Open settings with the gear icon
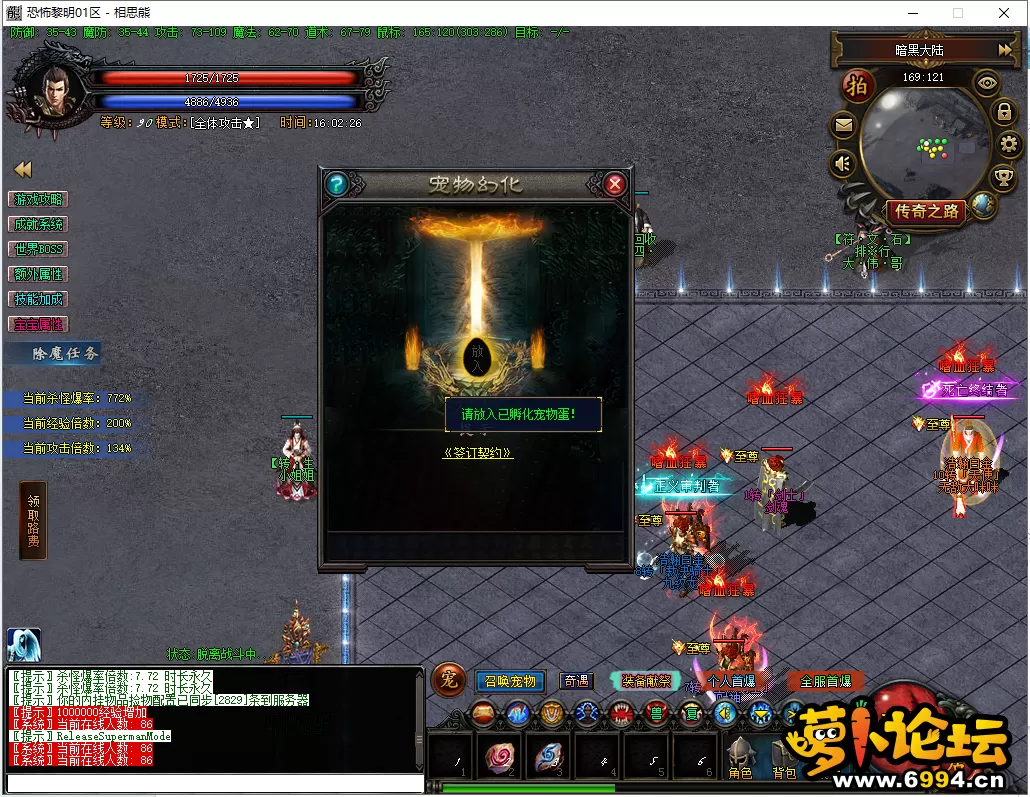This screenshot has width=1030, height=797. (x=1008, y=145)
